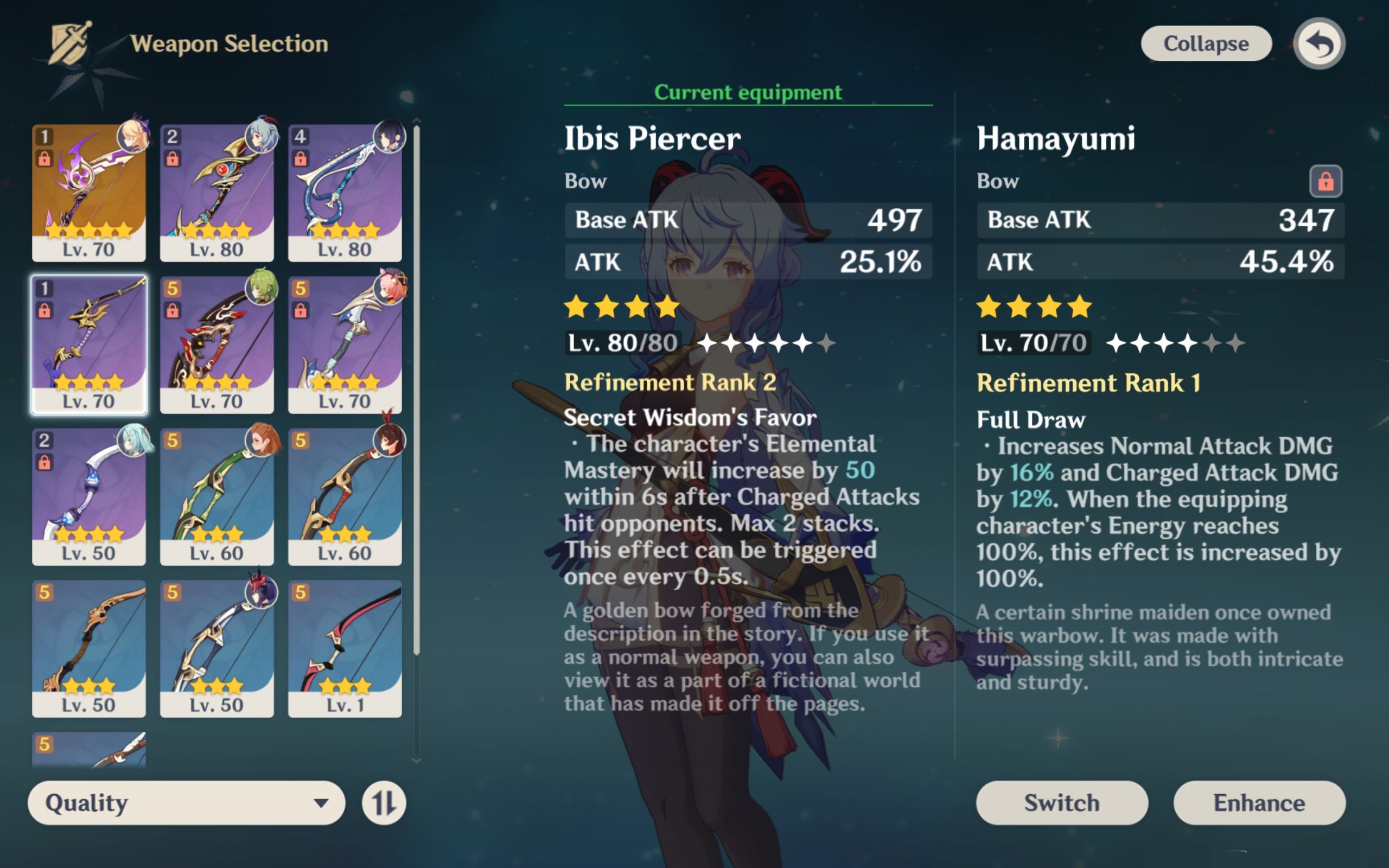This screenshot has width=1389, height=868.
Task: Click the dark-haired character portrait on the Lv. 80 four-star bow
Action: click(390, 137)
